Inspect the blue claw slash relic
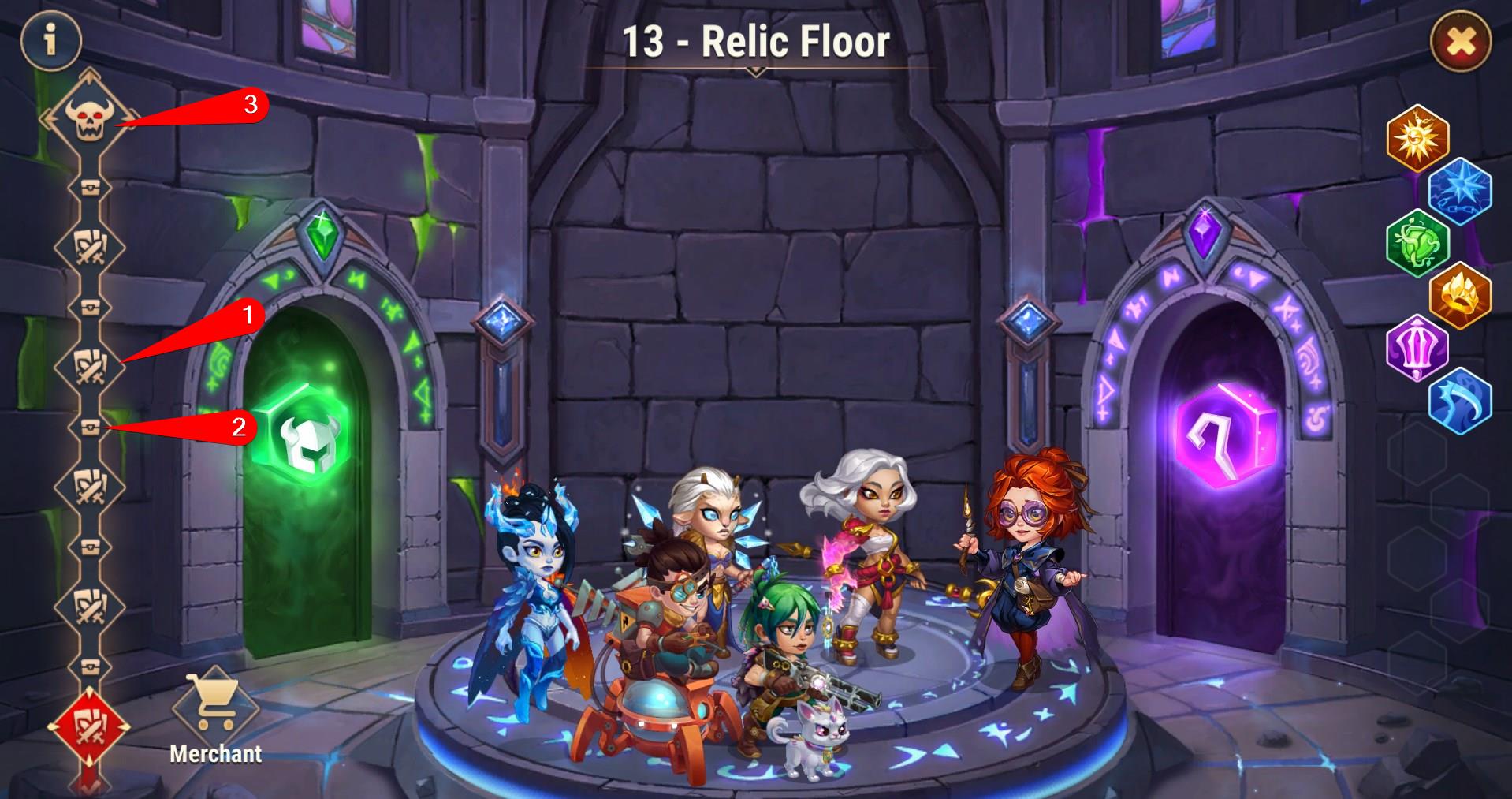1512x799 pixels. point(1460,401)
